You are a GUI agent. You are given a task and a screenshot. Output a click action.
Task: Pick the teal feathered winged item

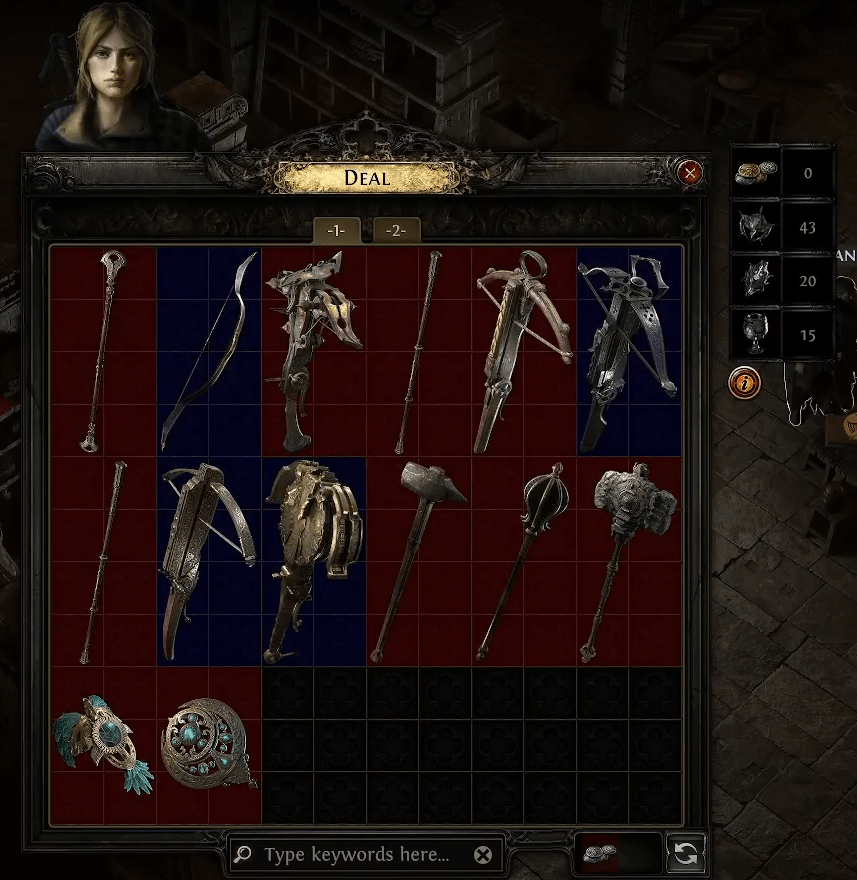tap(102, 743)
